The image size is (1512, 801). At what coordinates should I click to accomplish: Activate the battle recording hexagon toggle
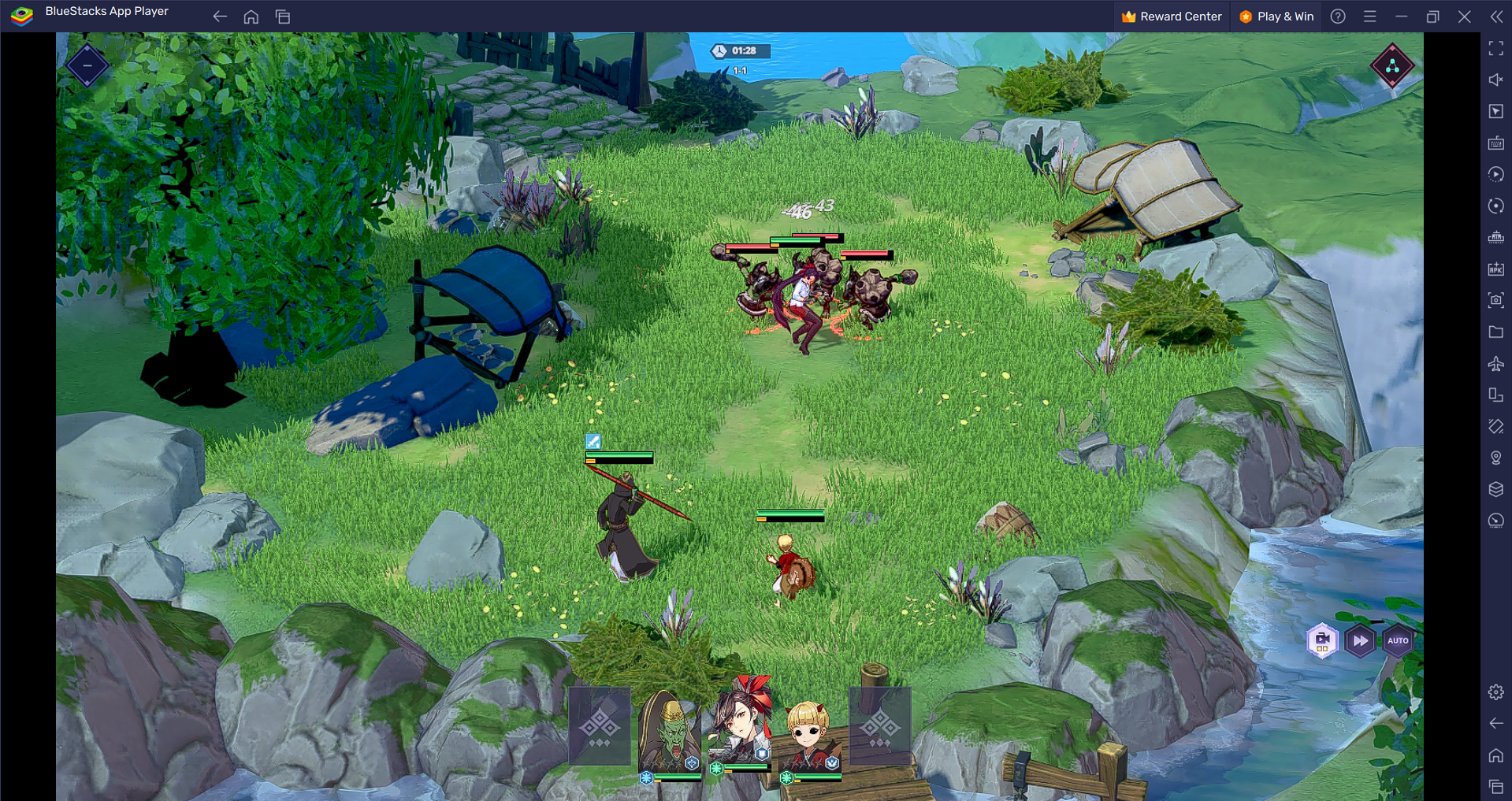coord(1322,640)
